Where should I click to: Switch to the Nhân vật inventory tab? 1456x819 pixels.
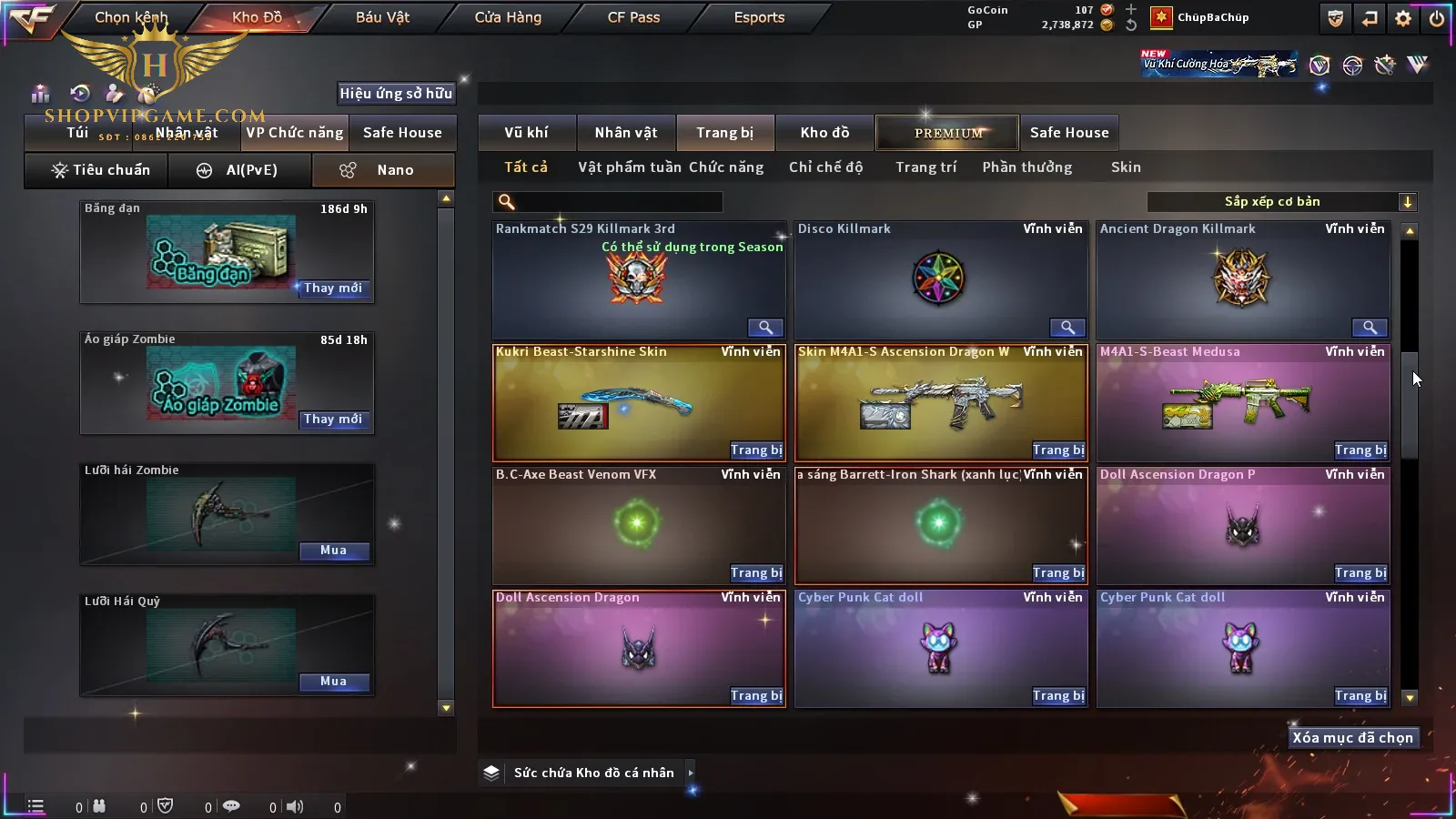pos(626,133)
